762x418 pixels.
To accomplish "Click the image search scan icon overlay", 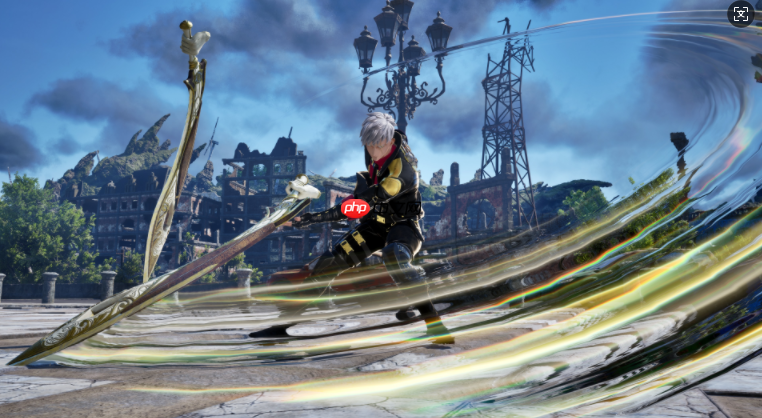I will [x=740, y=14].
